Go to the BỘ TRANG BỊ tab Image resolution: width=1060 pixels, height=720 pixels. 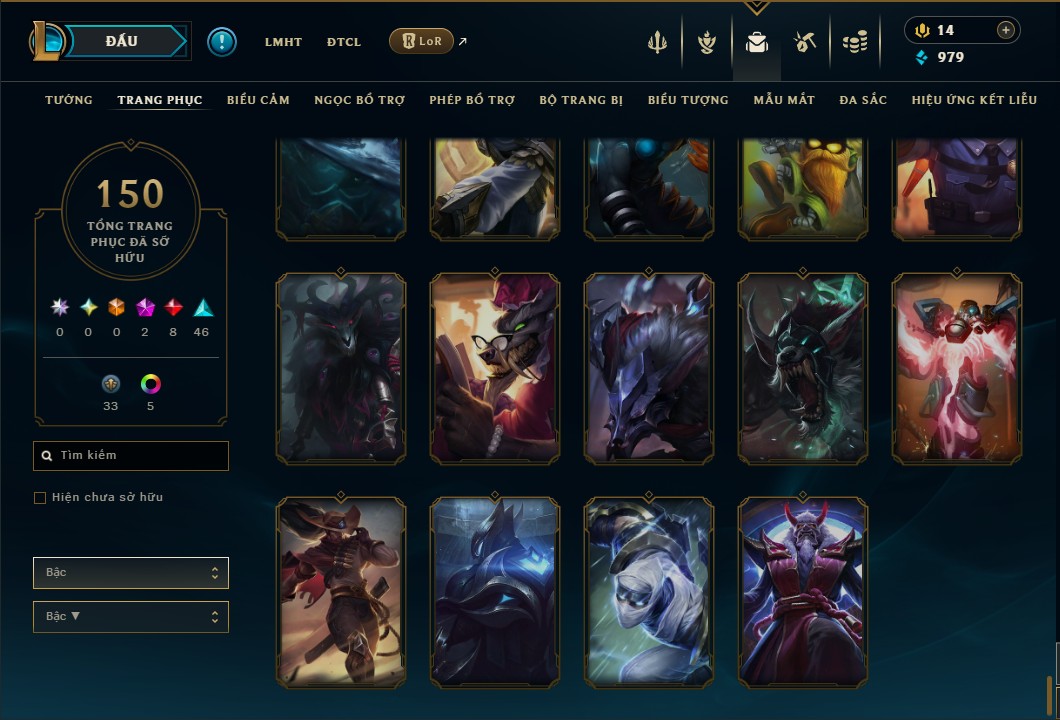581,100
